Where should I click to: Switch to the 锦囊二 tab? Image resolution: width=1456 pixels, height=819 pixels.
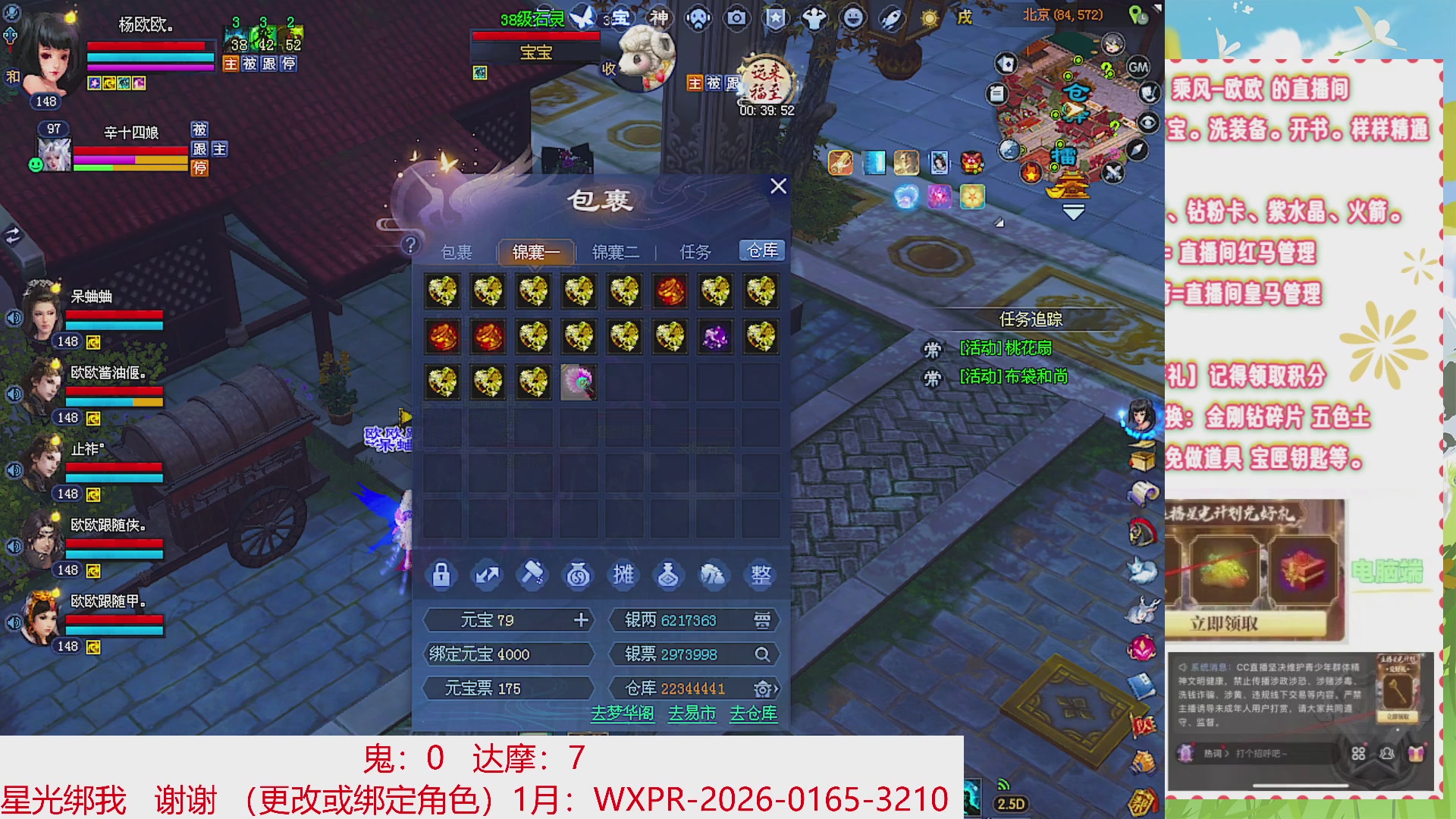[617, 251]
